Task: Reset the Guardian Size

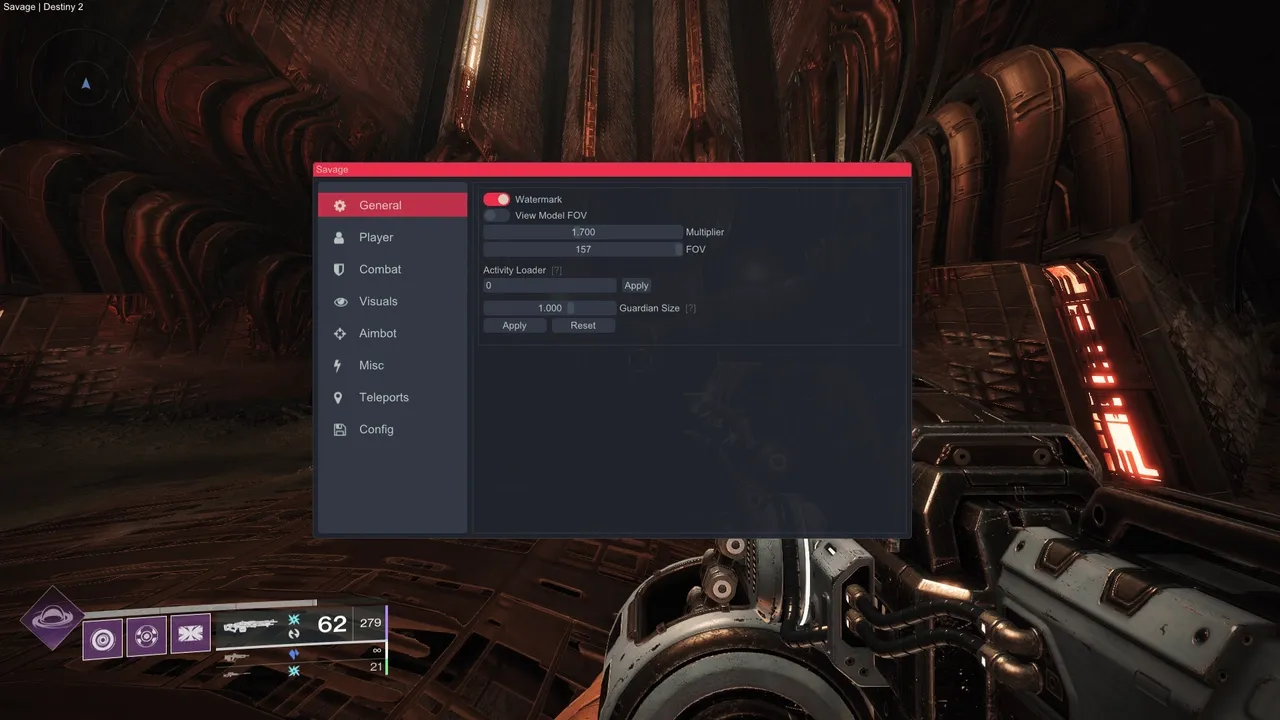Action: (x=583, y=326)
